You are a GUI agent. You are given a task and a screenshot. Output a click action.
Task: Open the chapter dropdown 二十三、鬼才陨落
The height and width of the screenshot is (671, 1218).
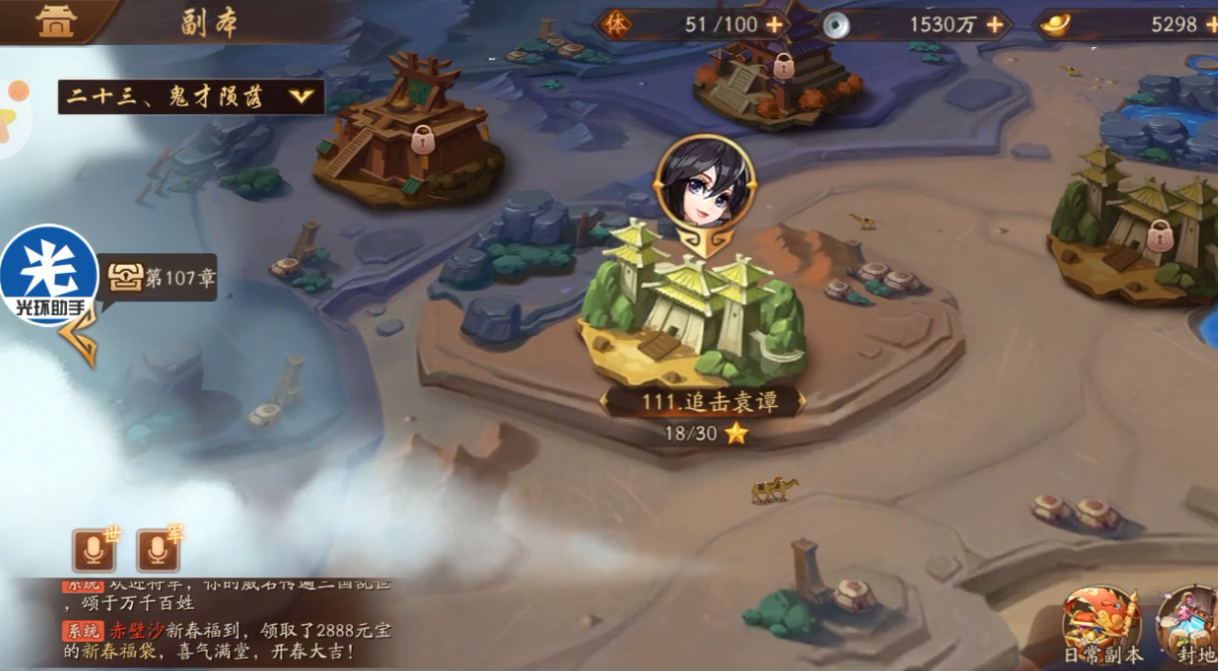(x=191, y=97)
